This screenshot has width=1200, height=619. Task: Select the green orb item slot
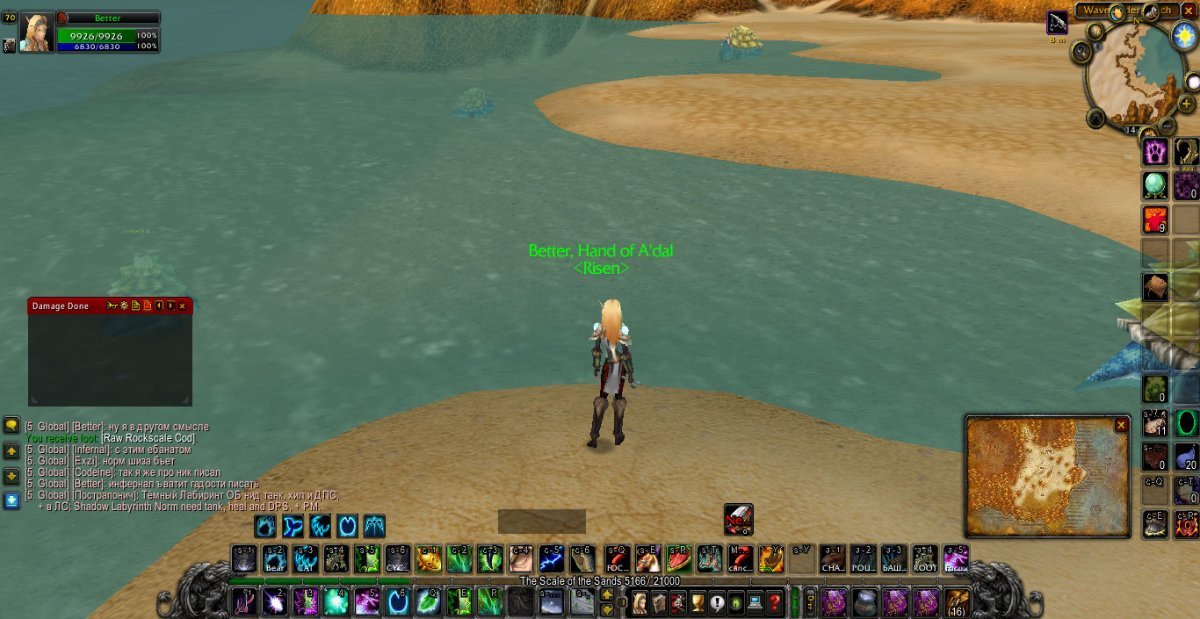(1156, 185)
